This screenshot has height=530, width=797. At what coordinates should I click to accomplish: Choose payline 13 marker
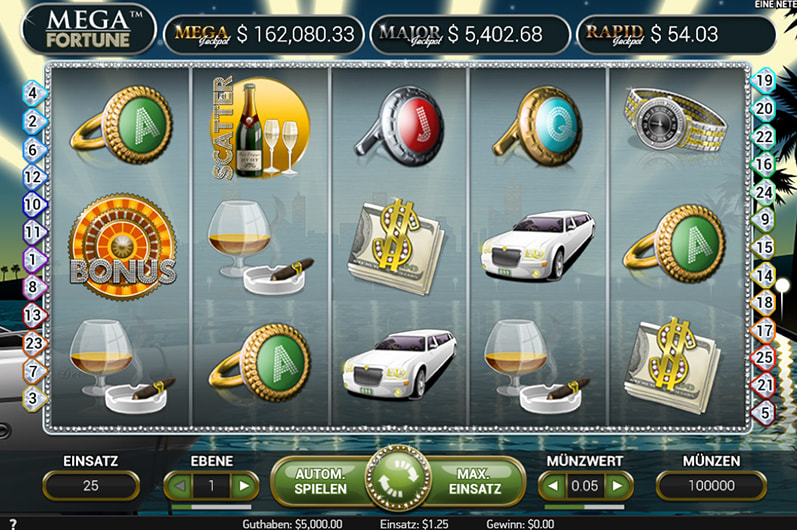(x=32, y=315)
